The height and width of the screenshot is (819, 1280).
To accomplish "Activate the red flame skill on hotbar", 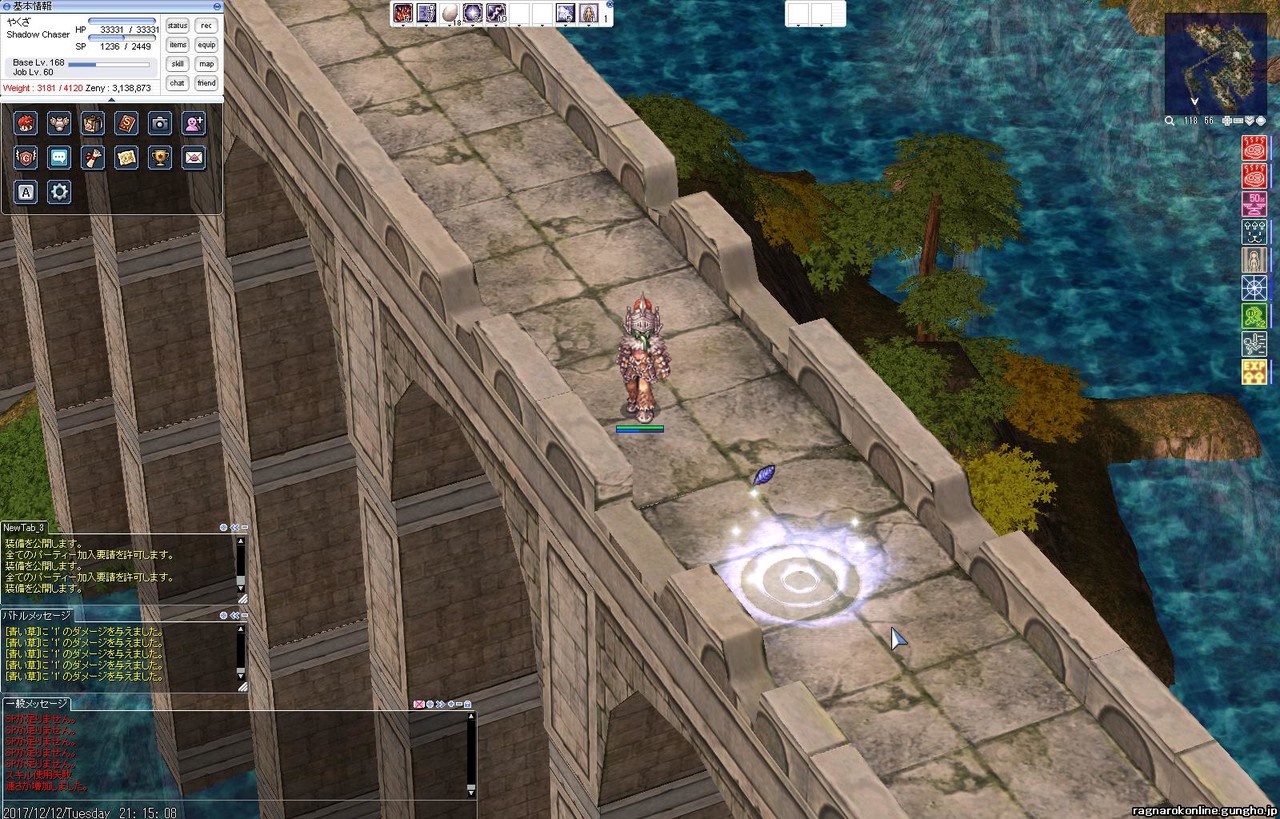I will (403, 13).
